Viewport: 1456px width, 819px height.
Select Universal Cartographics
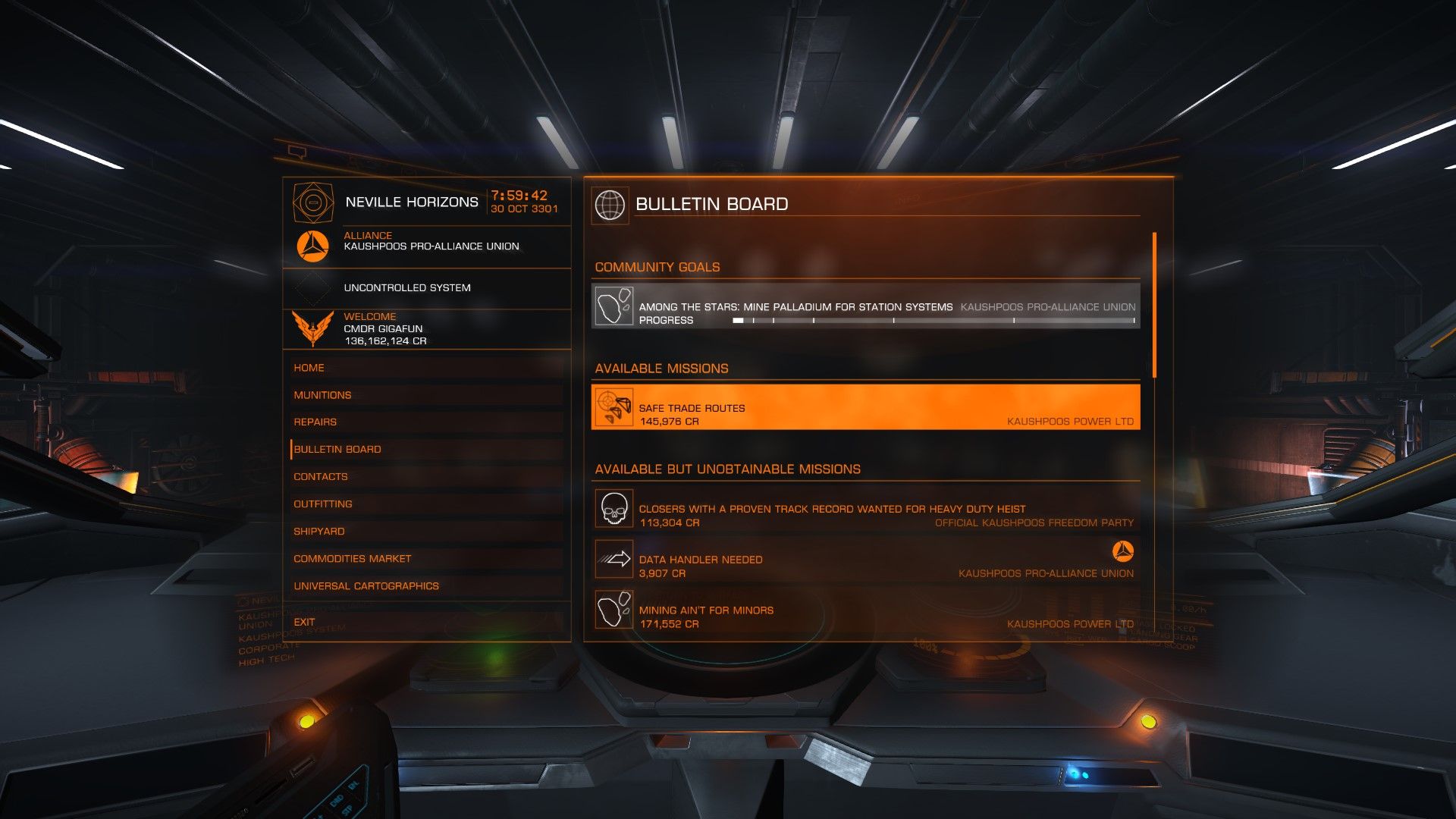[366, 586]
